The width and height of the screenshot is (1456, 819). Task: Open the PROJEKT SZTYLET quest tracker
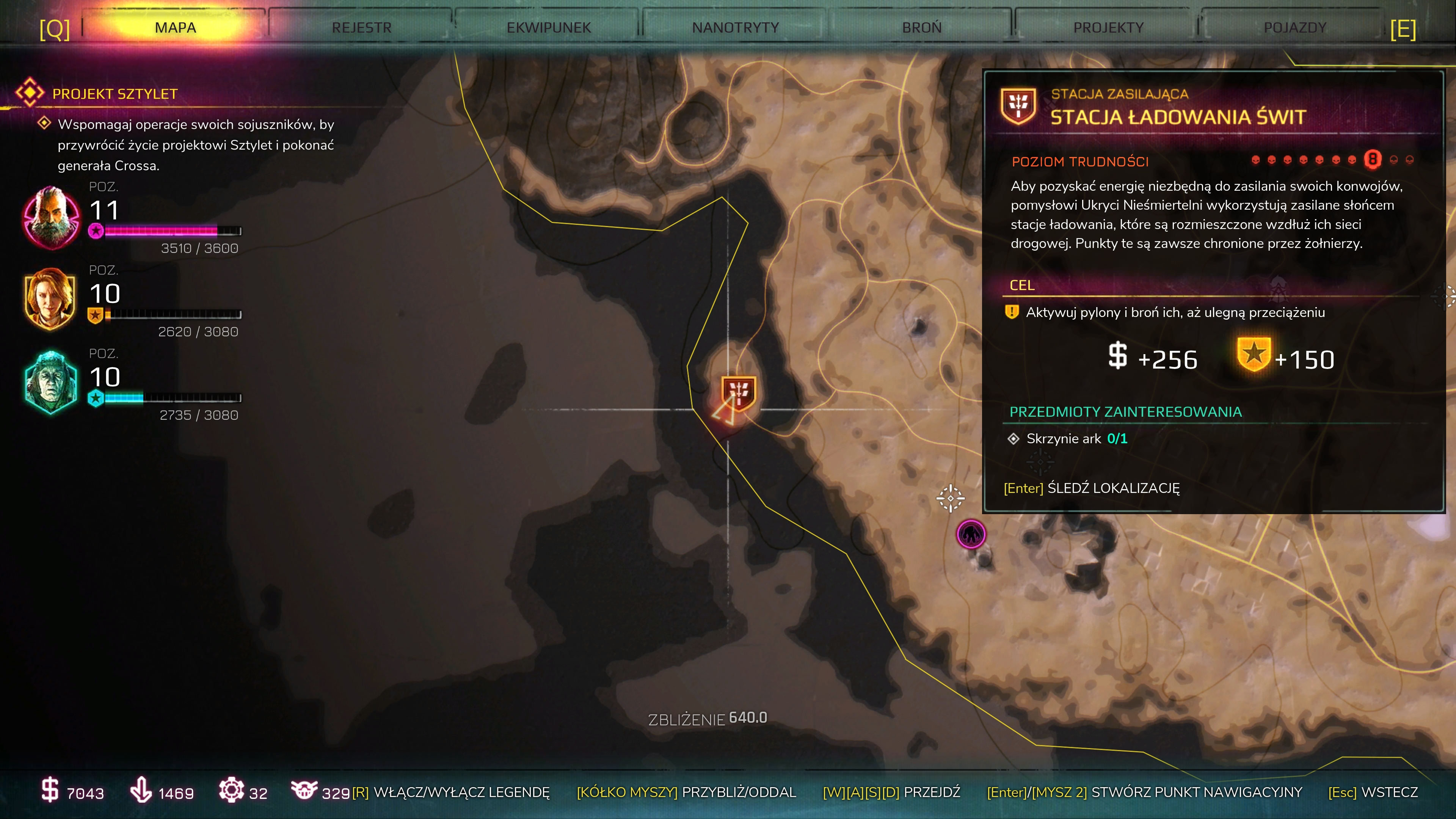pyautogui.click(x=114, y=94)
